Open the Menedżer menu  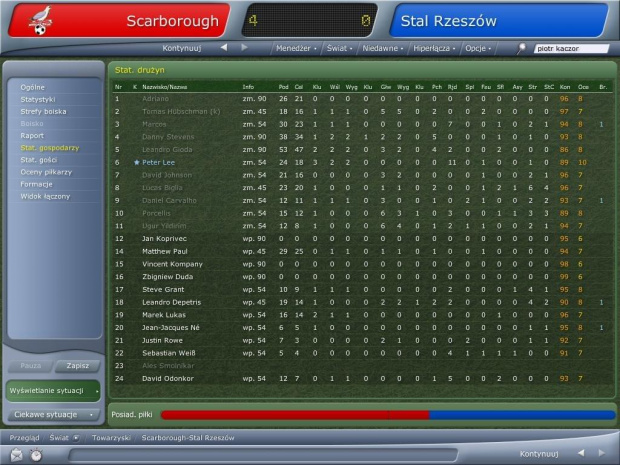pos(296,47)
